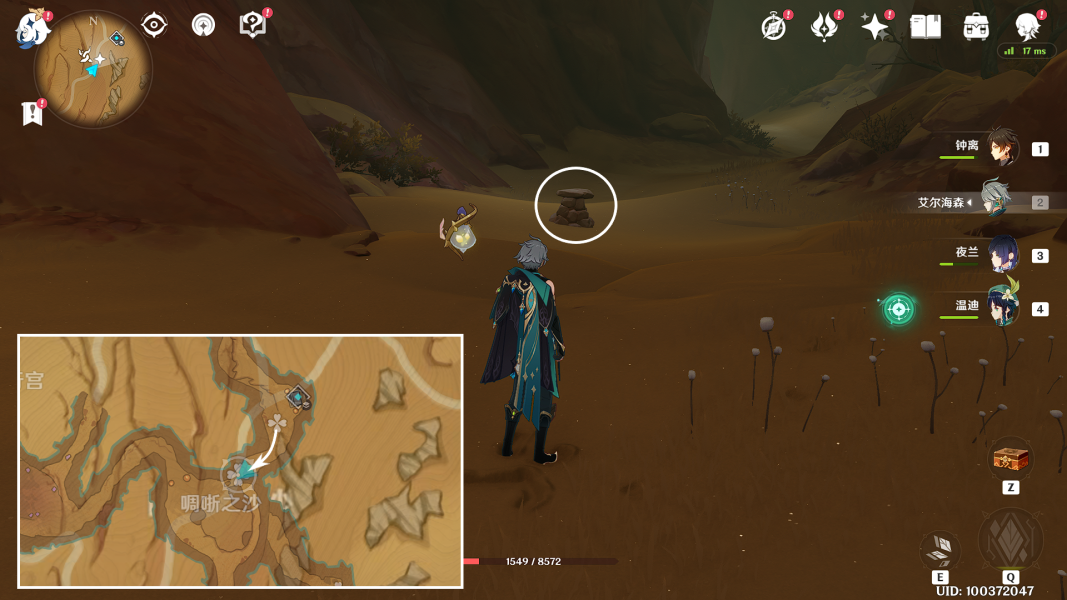Switch to party member 钟离
This screenshot has width=1067, height=600.
1002,148
